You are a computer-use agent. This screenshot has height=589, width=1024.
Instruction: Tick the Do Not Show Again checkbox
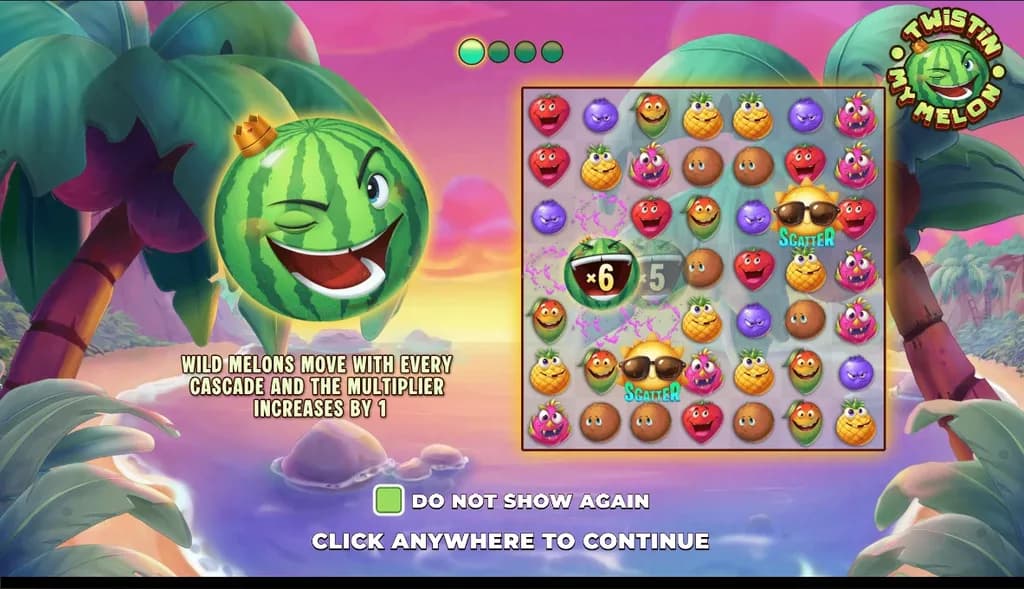coord(388,500)
